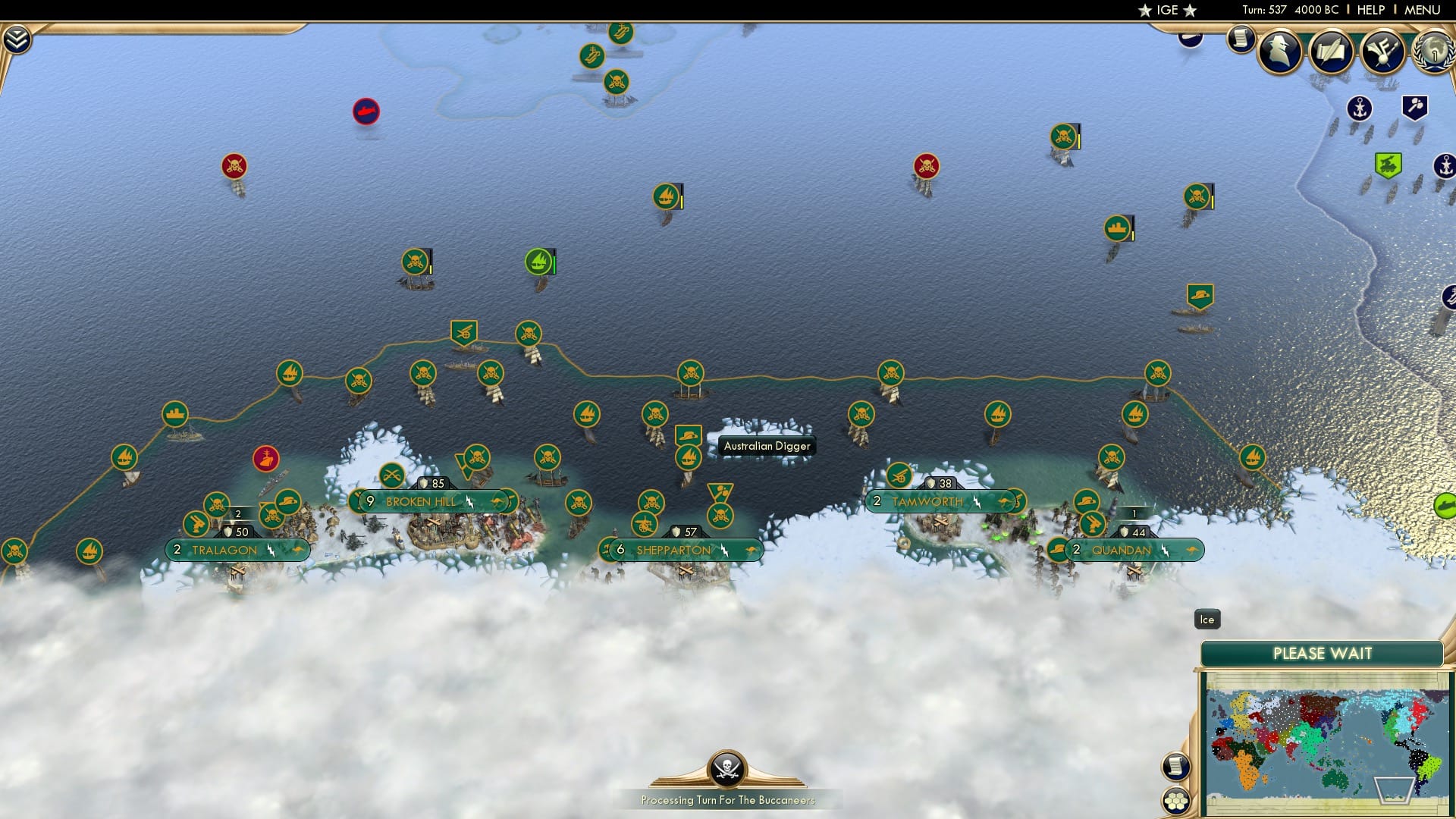Select the blue anchor port icon near top right
The width and height of the screenshot is (1456, 819).
(1360, 108)
